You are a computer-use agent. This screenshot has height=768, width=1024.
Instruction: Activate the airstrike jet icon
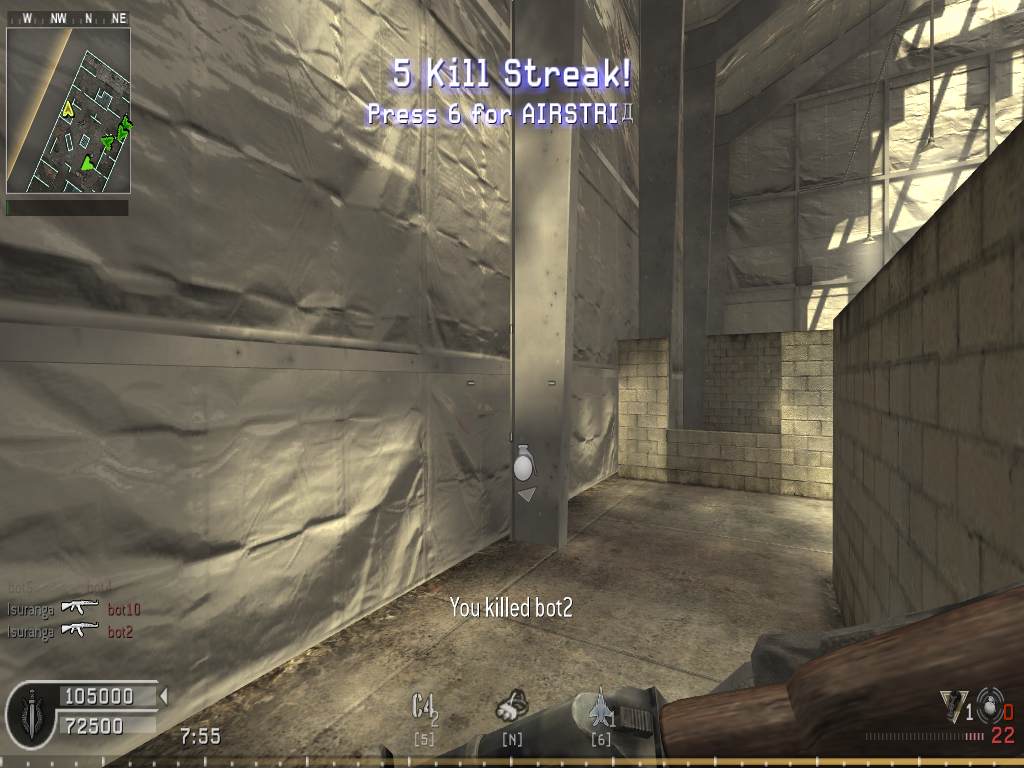point(600,707)
